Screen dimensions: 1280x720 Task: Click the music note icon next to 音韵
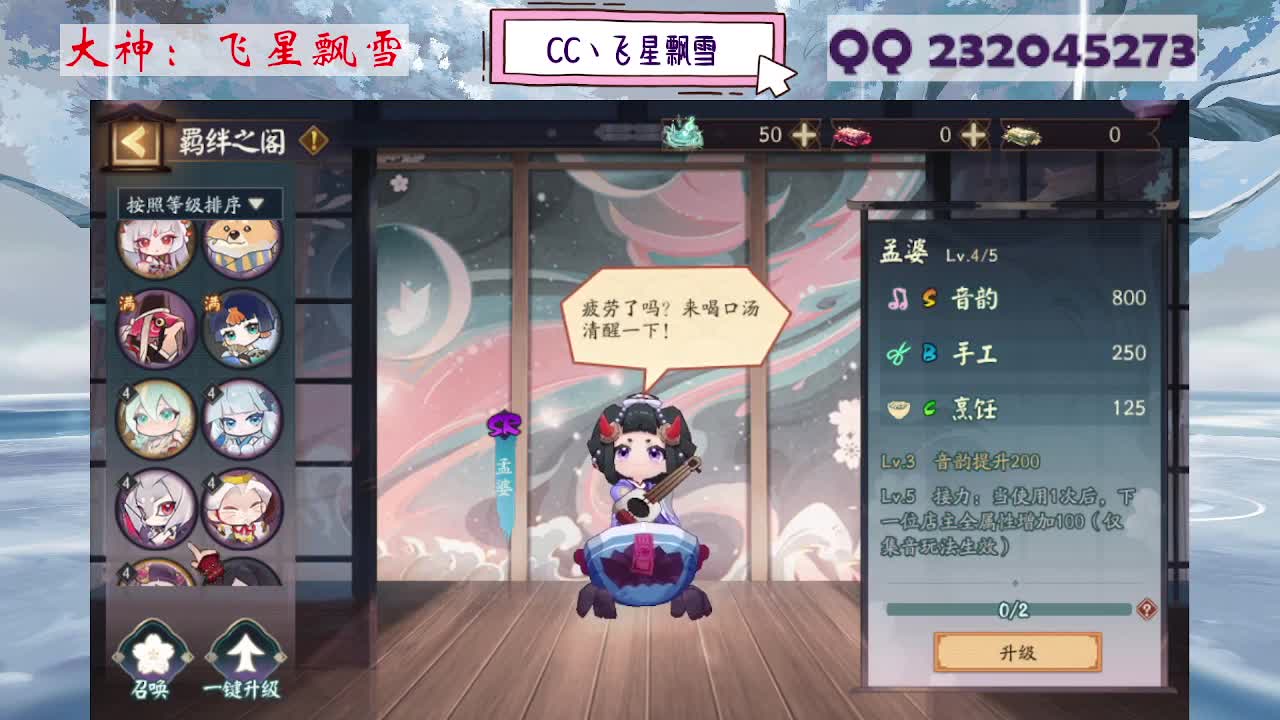900,300
